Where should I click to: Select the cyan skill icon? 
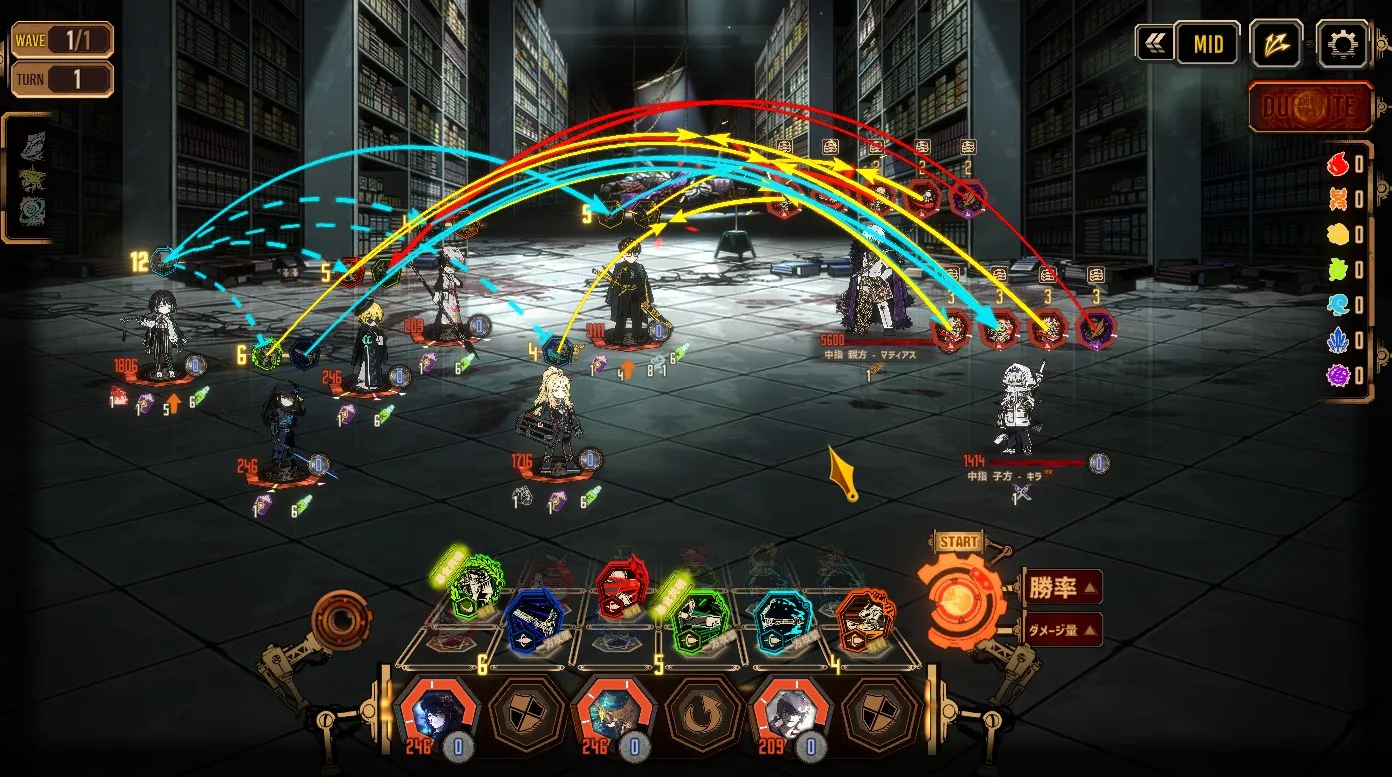[x=783, y=619]
